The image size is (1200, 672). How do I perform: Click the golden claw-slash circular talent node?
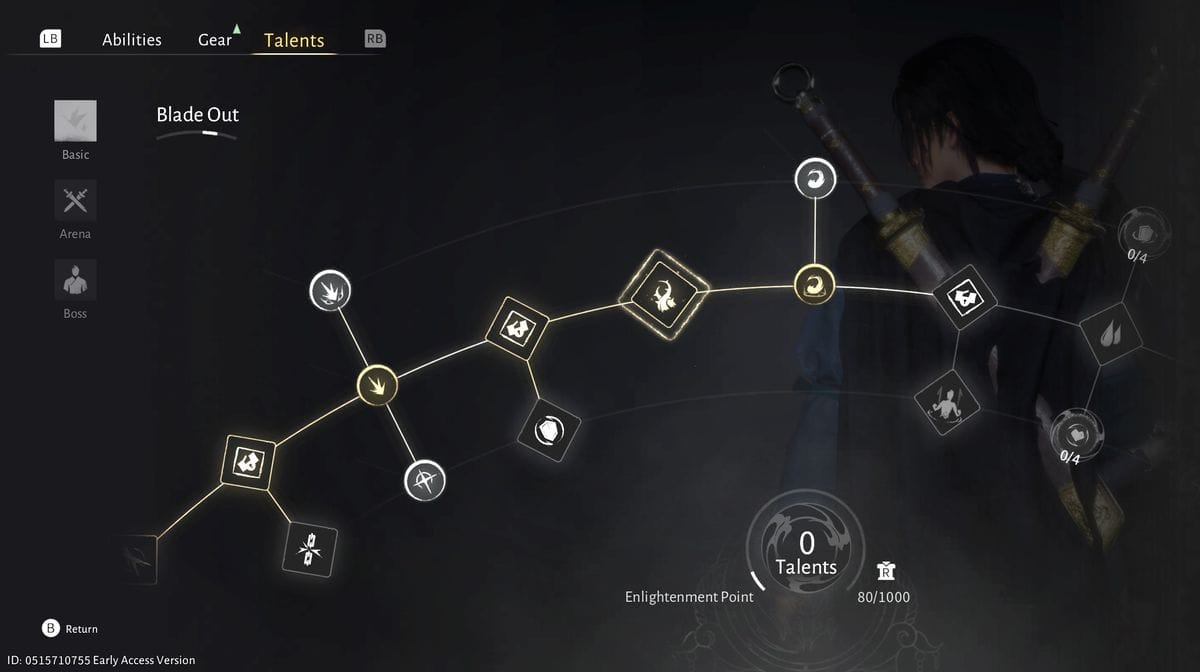378,384
